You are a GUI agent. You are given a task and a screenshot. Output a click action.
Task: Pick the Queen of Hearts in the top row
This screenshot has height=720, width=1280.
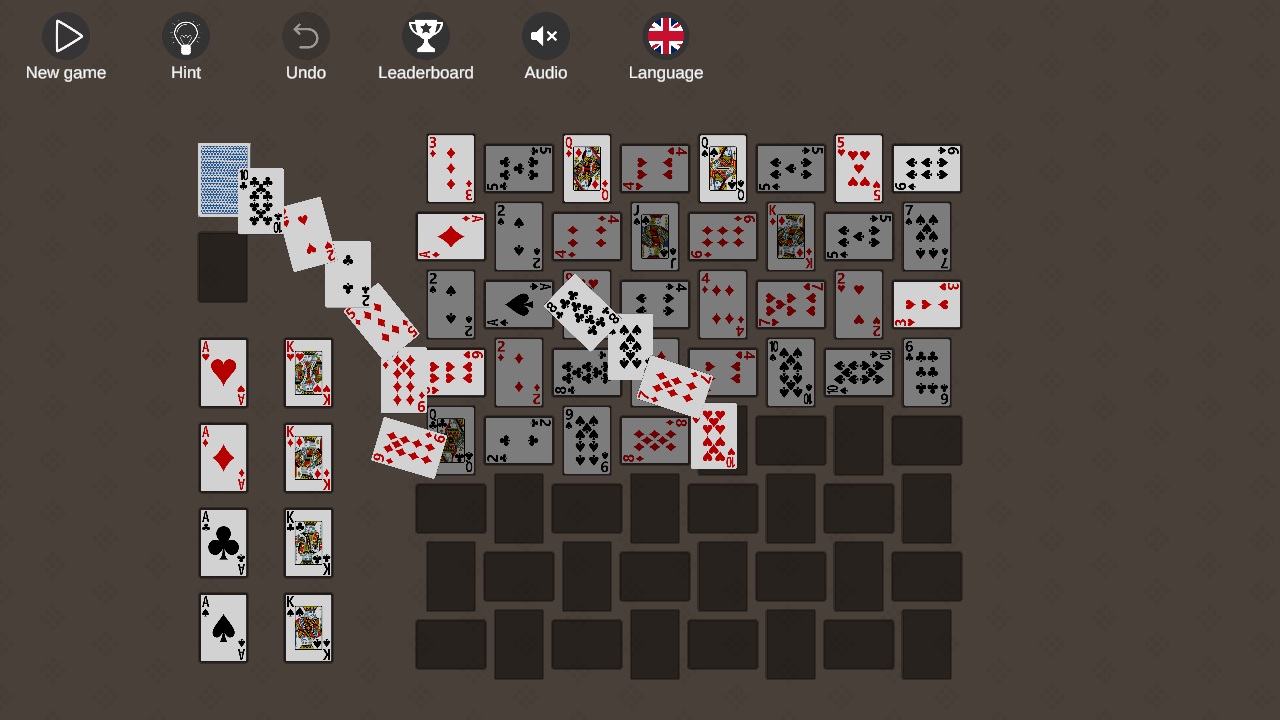[x=587, y=167]
